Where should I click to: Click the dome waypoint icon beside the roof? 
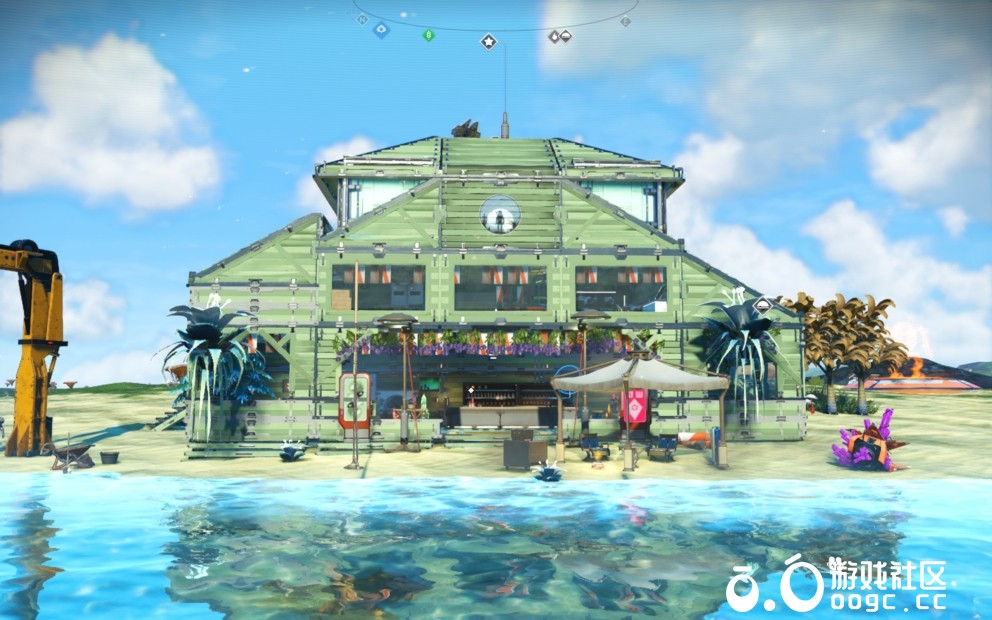(x=763, y=305)
